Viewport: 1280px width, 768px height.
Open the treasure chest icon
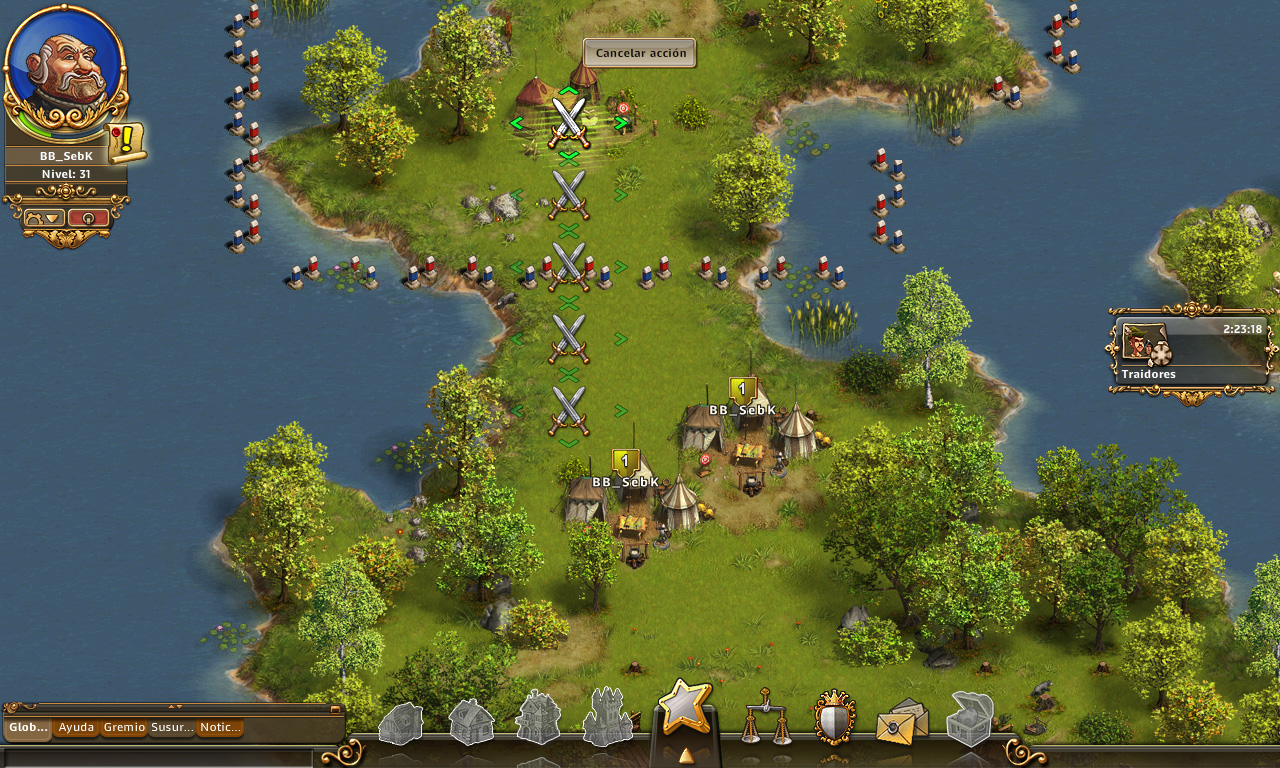pyautogui.click(x=970, y=720)
